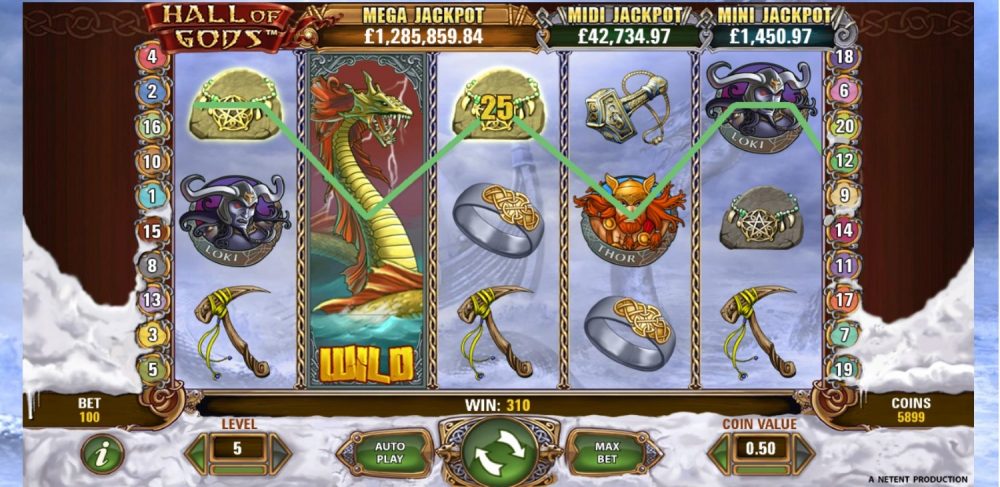Screen dimensions: 1000x487
Task: Set the wager with Max Bet
Action: point(607,453)
